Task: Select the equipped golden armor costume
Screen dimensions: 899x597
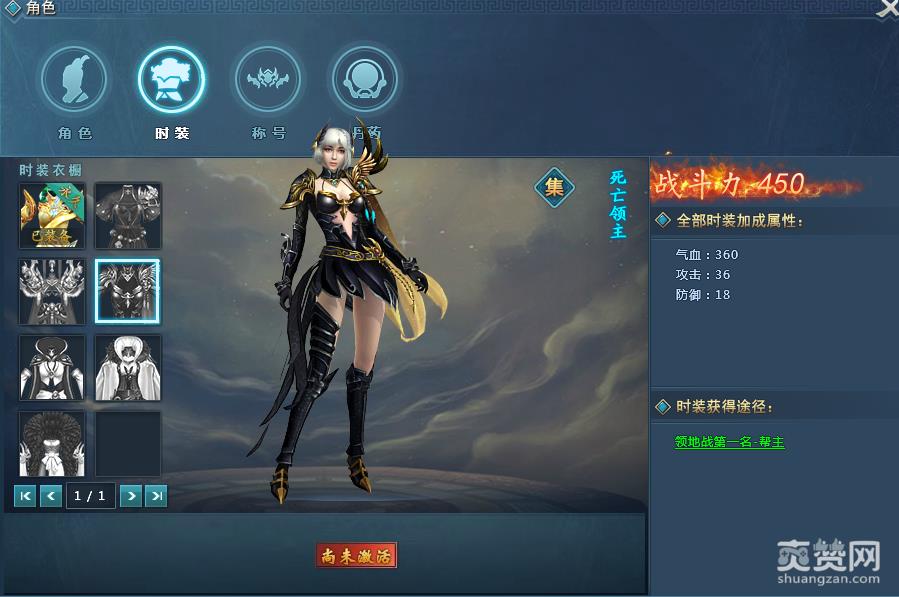Action: (x=52, y=215)
